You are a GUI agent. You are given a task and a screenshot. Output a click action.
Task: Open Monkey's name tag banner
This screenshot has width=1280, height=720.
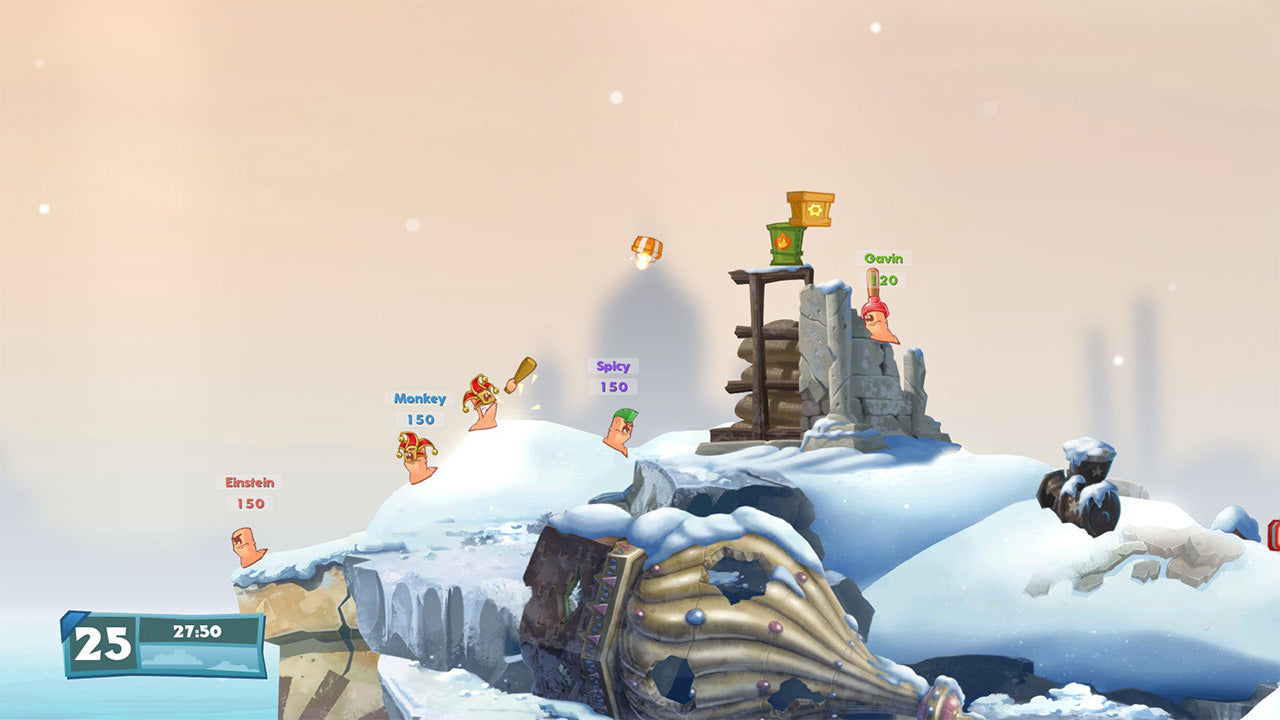(x=421, y=399)
